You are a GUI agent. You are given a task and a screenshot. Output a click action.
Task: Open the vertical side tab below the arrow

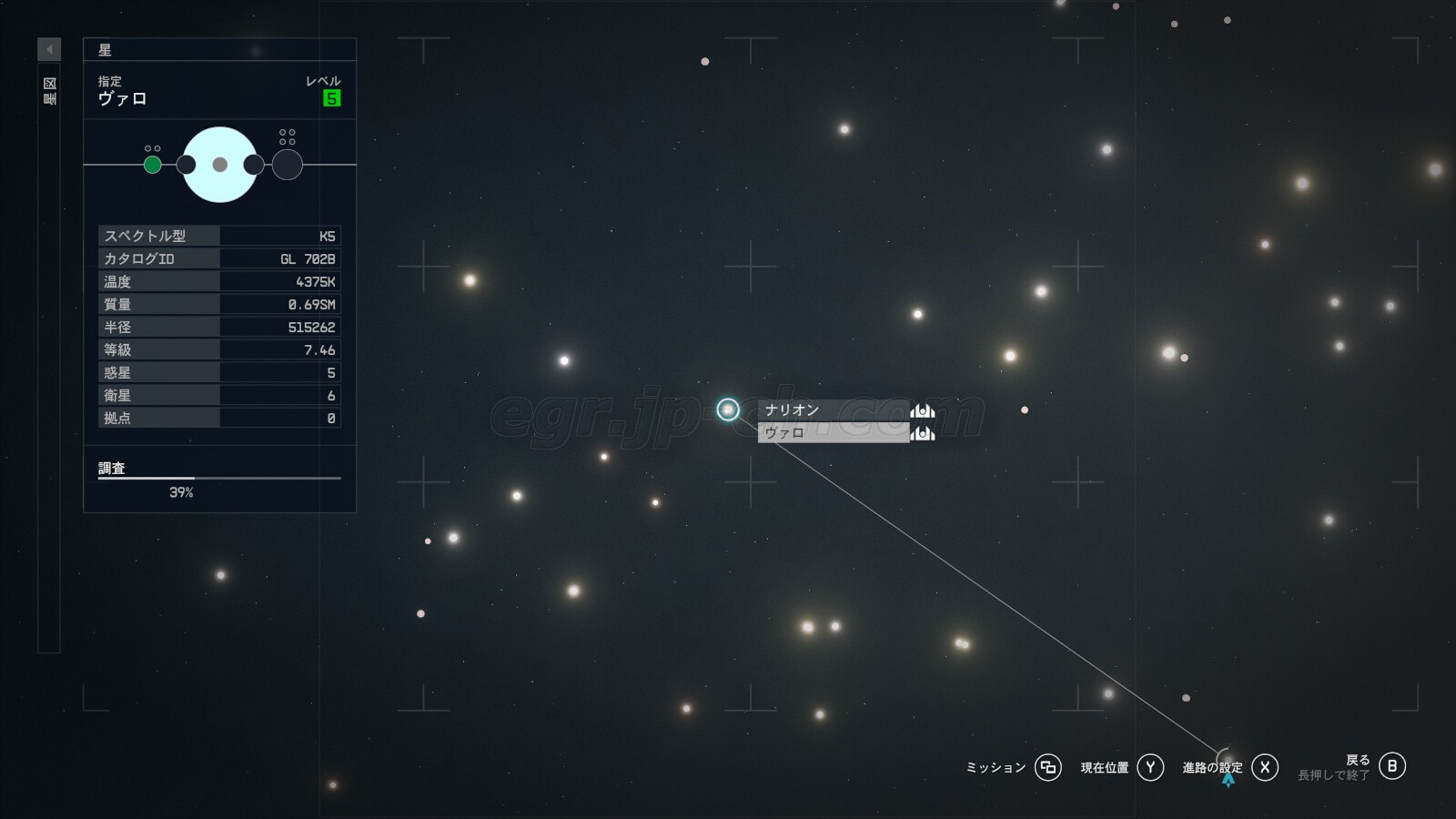[x=49, y=91]
